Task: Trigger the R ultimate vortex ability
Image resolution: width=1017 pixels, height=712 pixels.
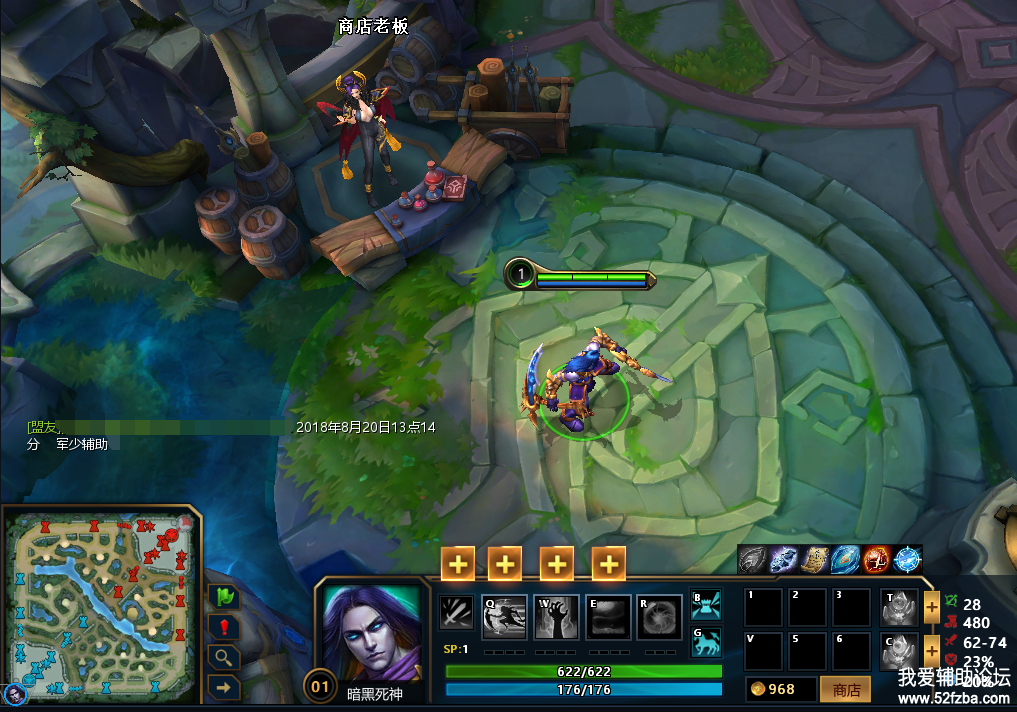Action: click(x=660, y=617)
